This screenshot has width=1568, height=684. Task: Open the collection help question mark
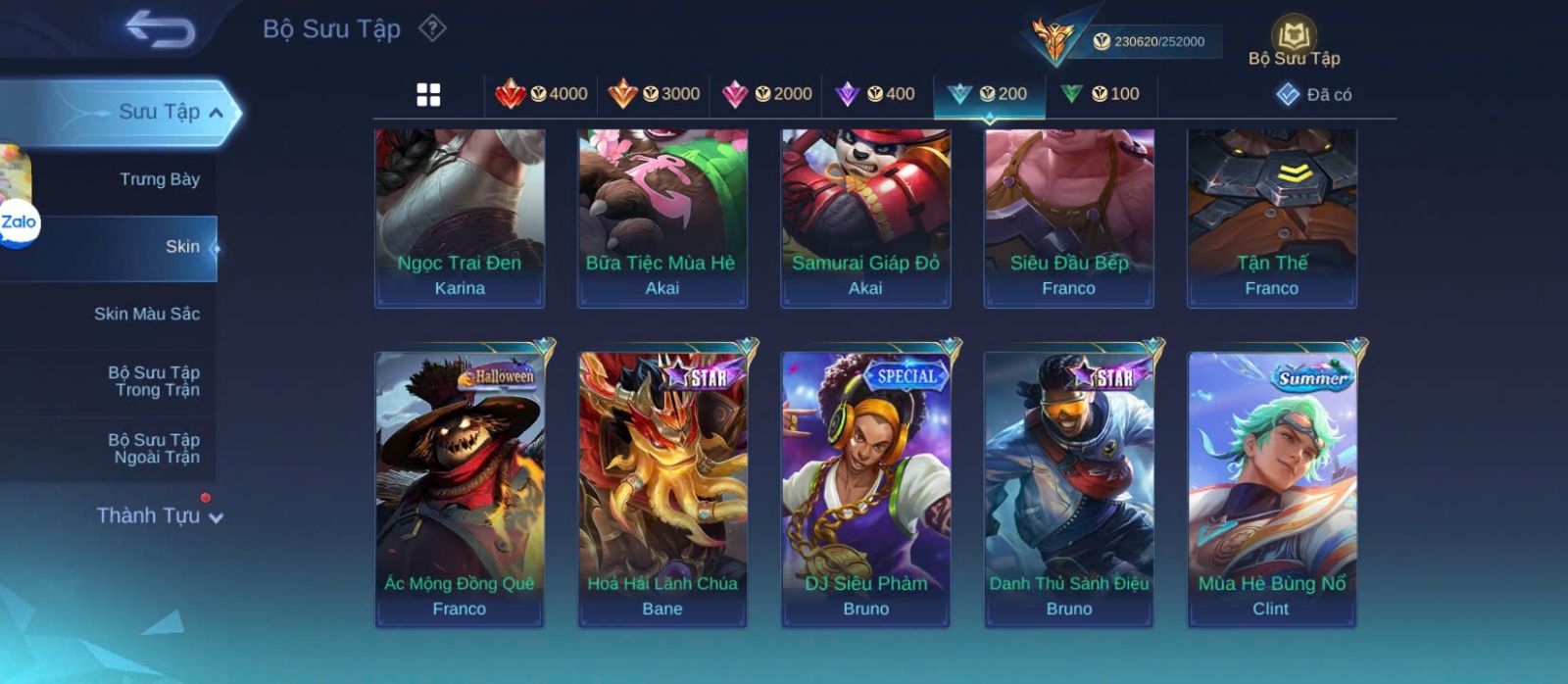[x=432, y=28]
